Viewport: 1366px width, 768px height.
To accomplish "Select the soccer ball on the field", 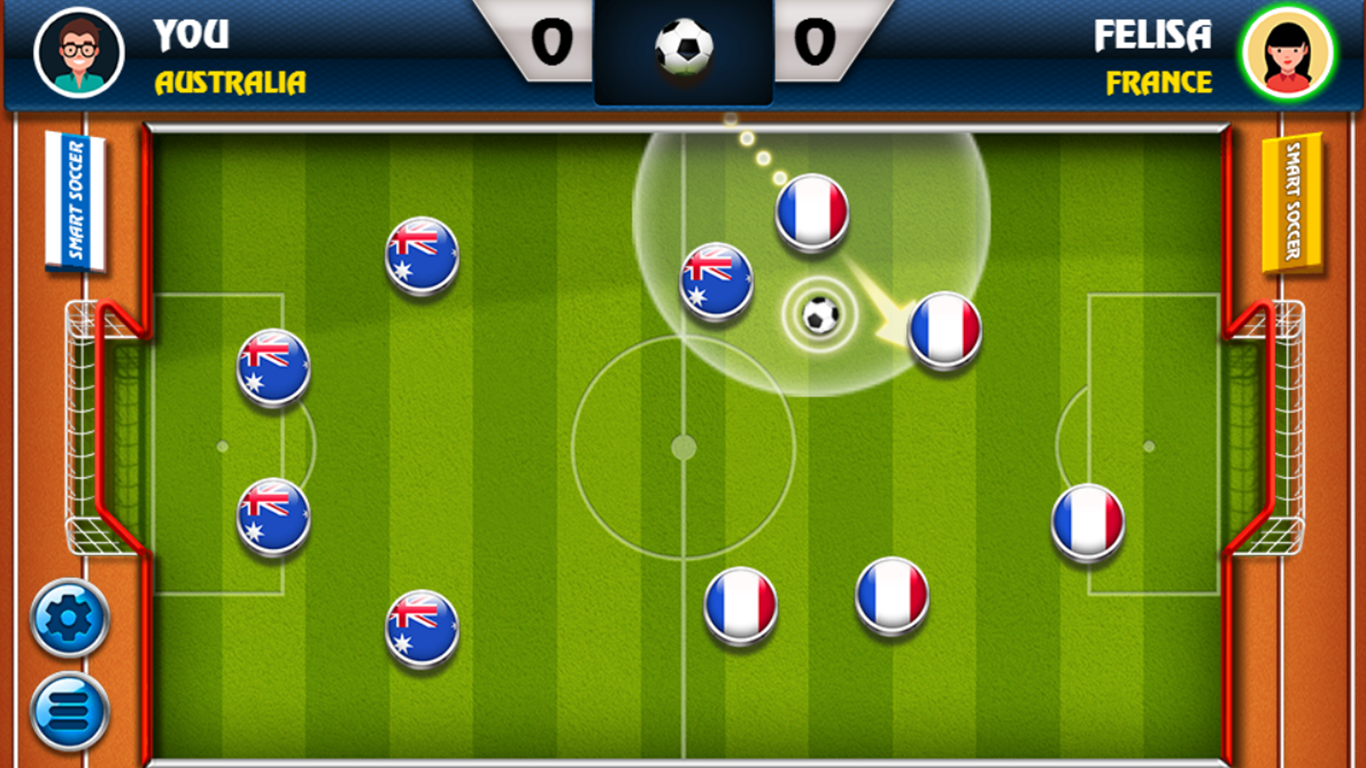I will (819, 315).
